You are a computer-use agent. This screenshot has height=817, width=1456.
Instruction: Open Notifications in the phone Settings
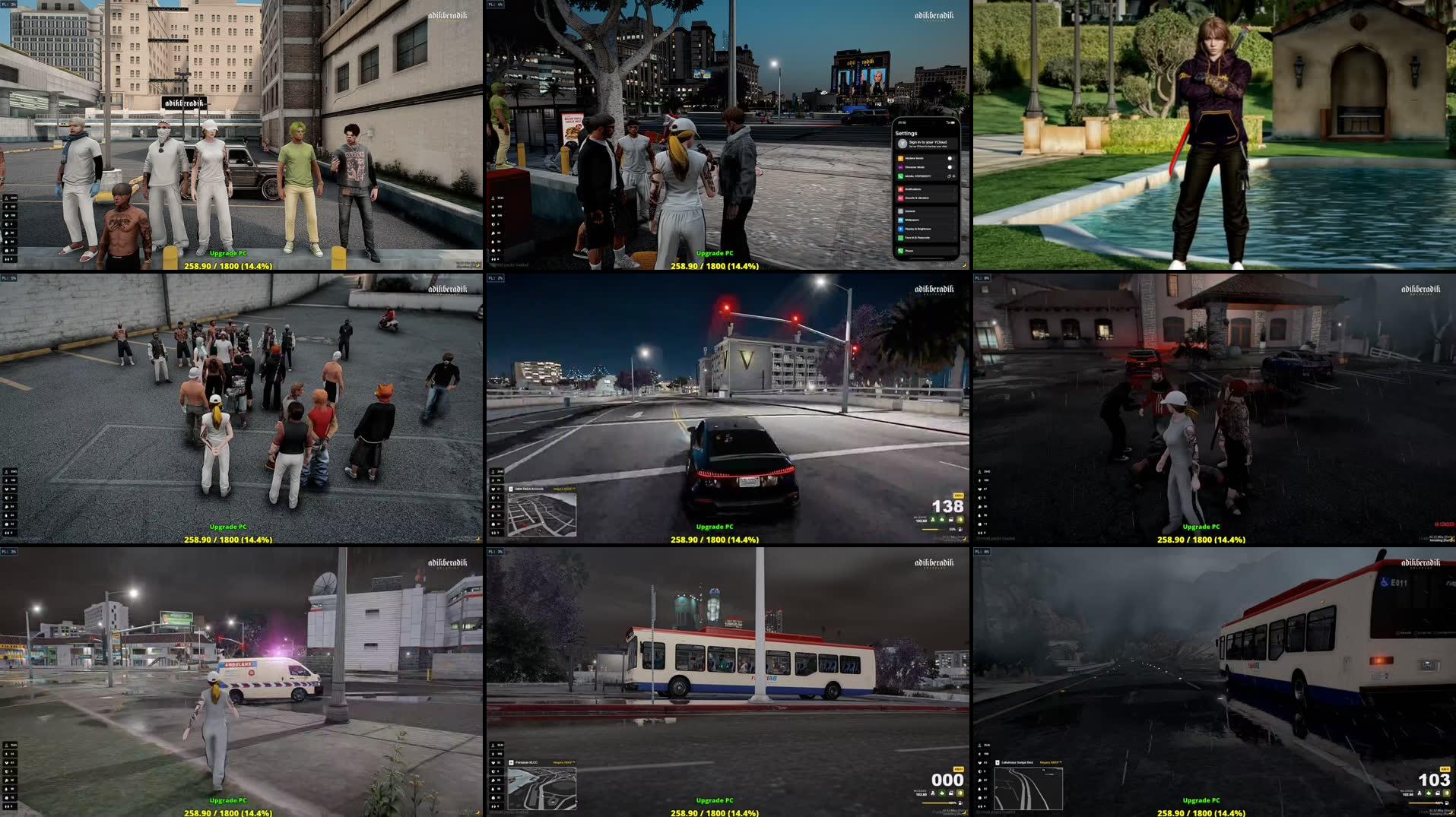(x=915, y=189)
